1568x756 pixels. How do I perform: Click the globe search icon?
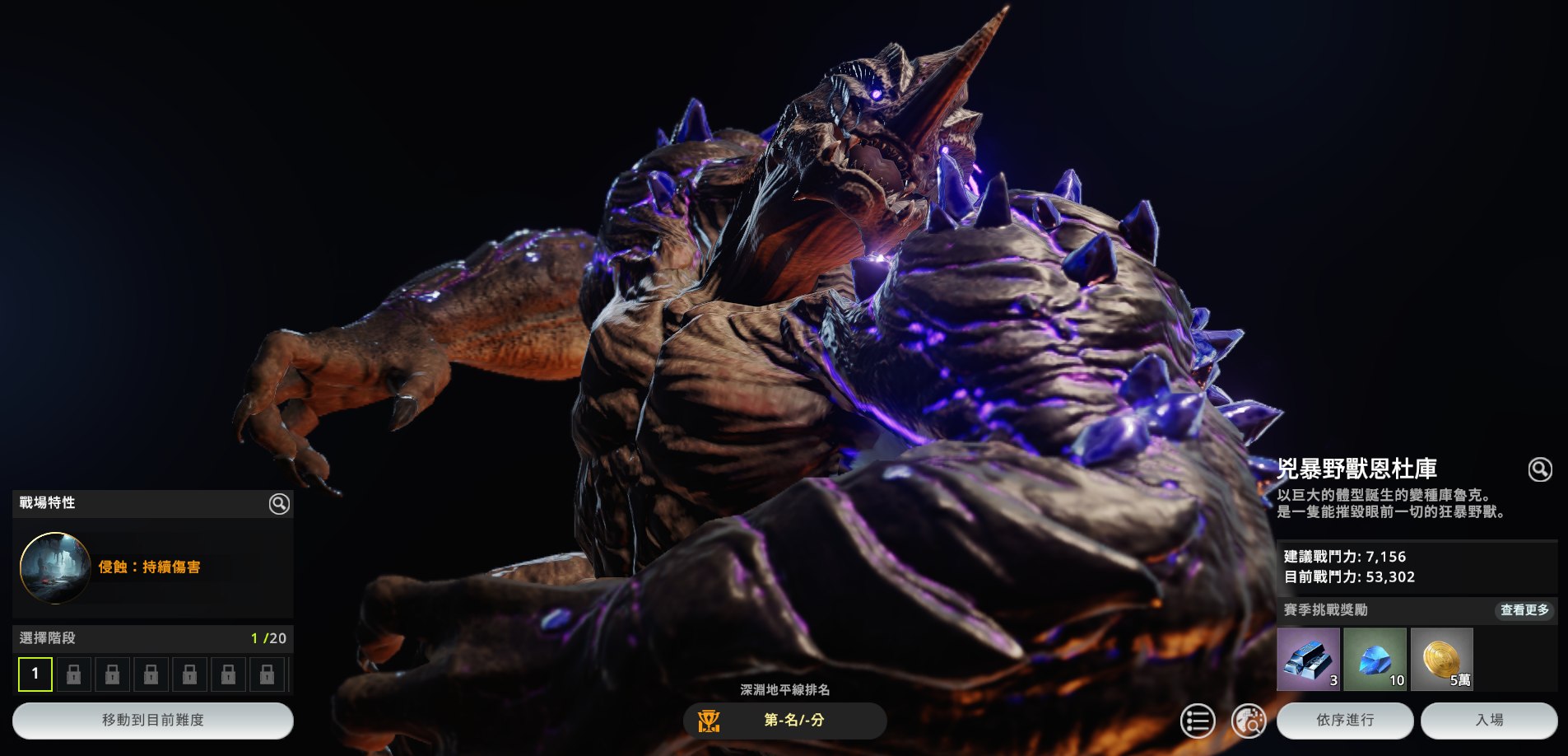[x=1248, y=721]
